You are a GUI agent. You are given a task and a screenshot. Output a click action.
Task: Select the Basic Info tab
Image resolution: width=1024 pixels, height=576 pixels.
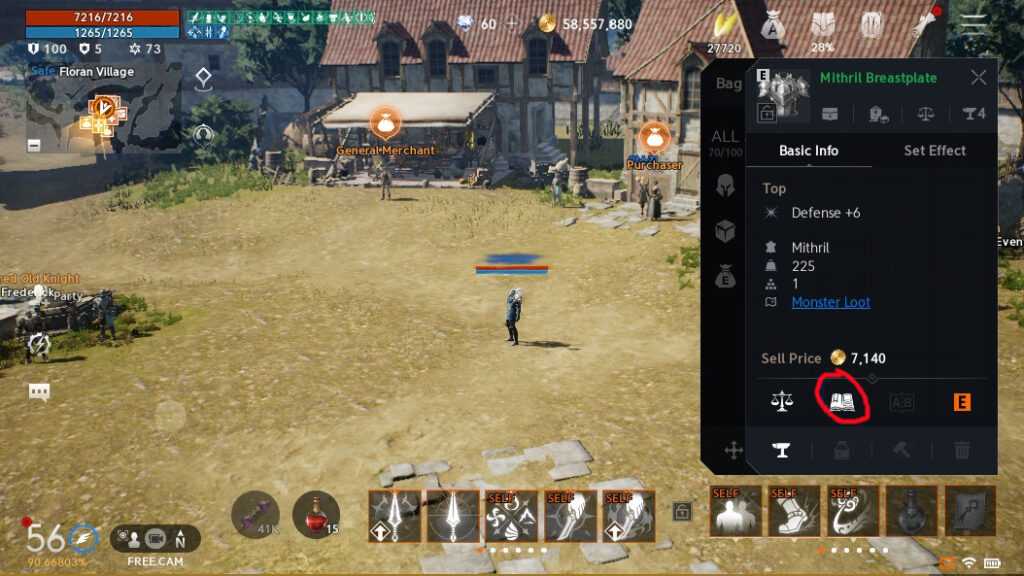tap(808, 150)
